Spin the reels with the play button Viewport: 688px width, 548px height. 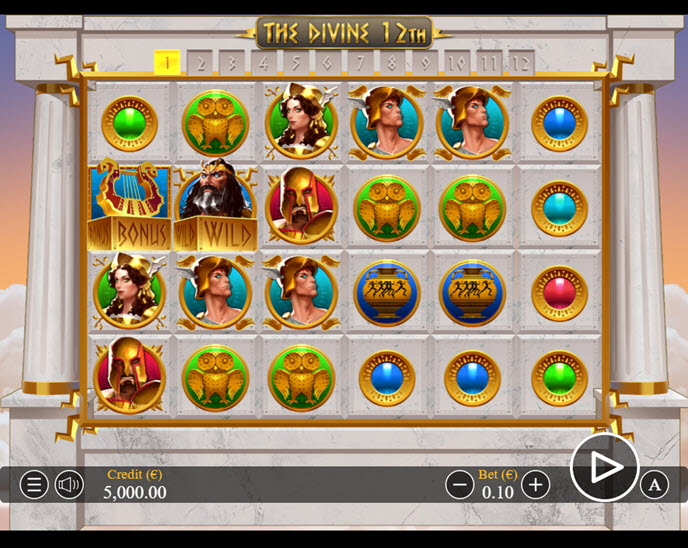(x=604, y=467)
